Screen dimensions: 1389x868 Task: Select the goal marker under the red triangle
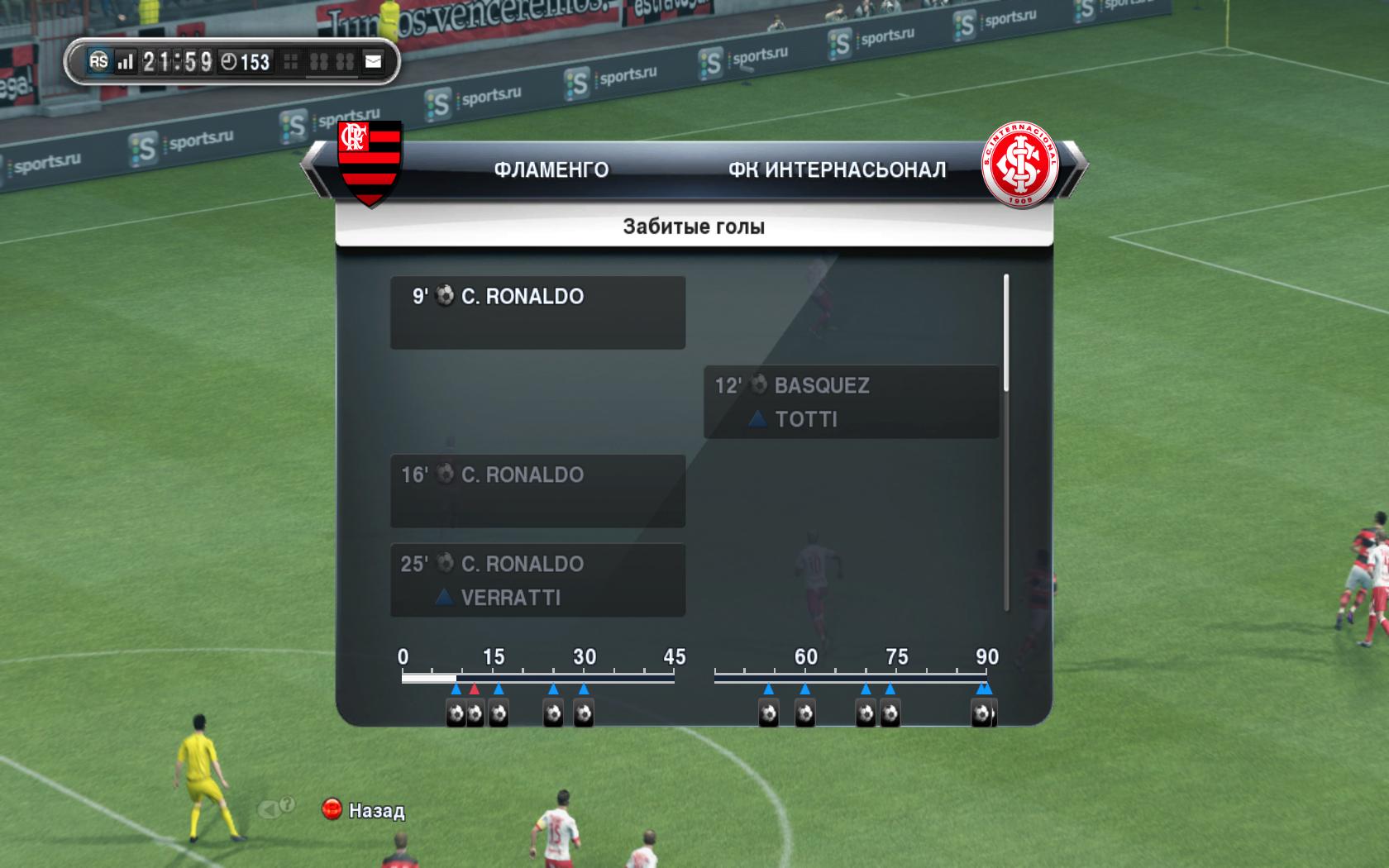click(x=475, y=713)
